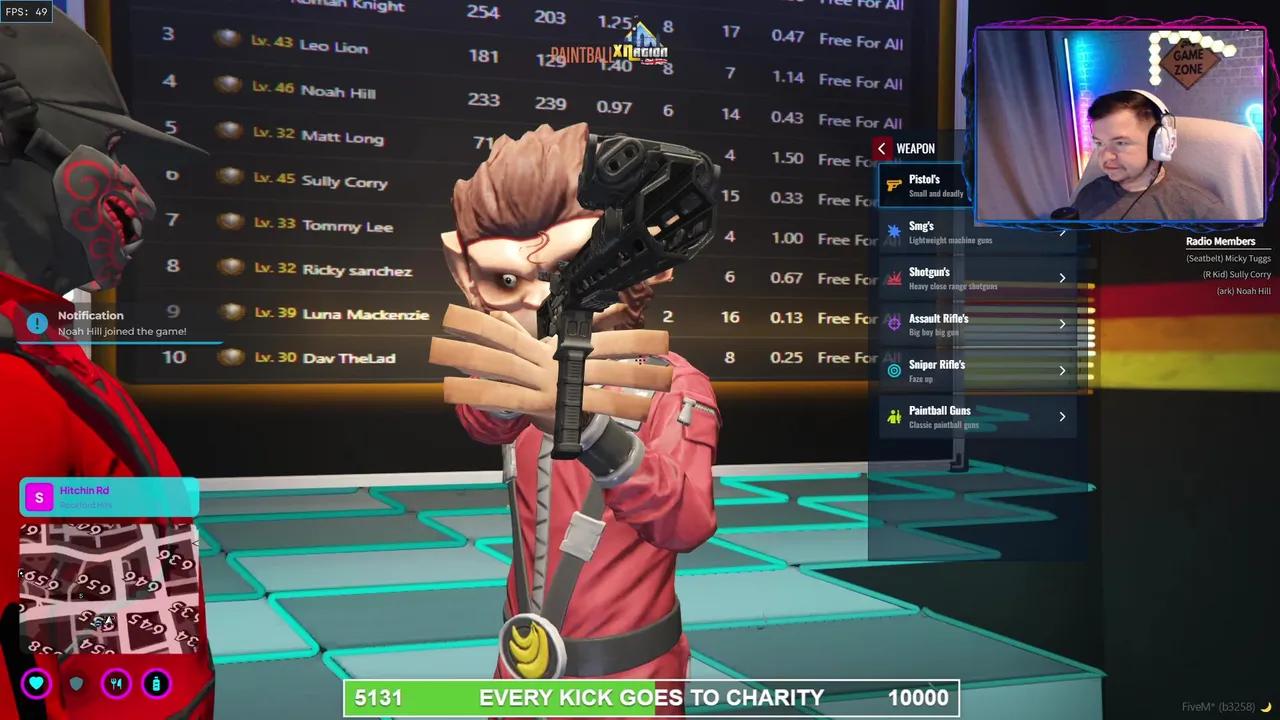Click the Shotgun's red splash icon
The height and width of the screenshot is (720, 1280).
tap(894, 278)
